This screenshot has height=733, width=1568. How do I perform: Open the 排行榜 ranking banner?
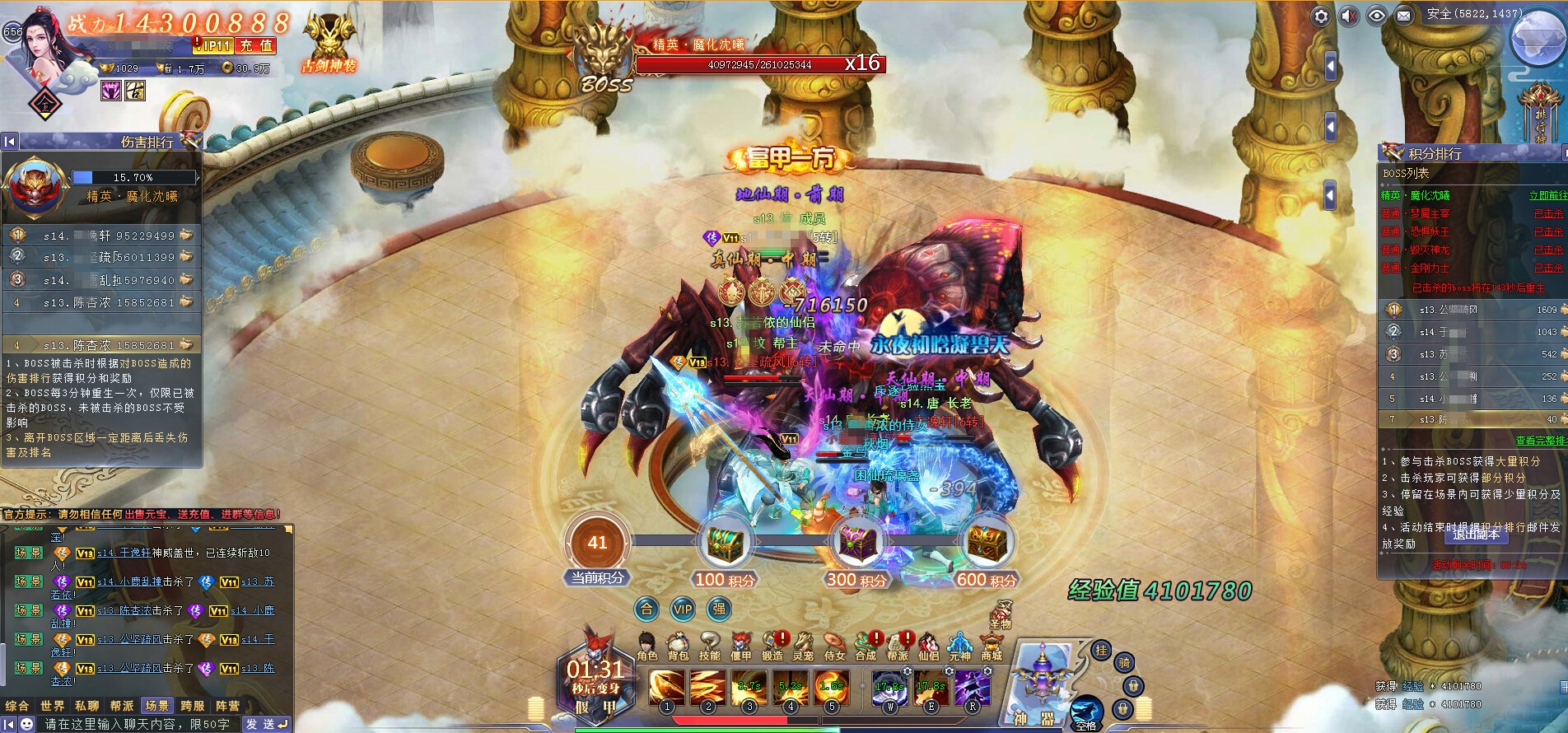click(1540, 115)
